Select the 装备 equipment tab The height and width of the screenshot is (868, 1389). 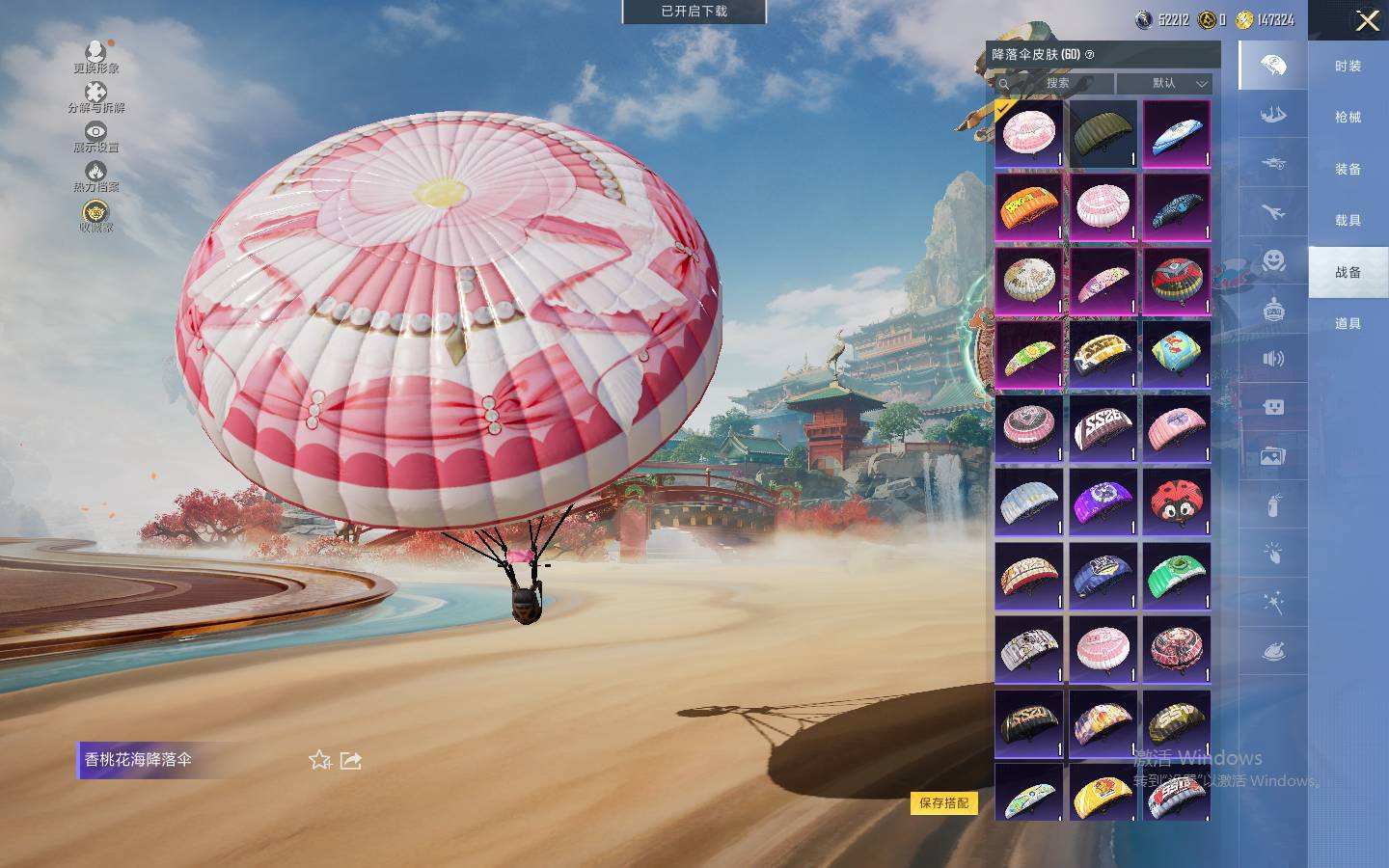click(1348, 169)
